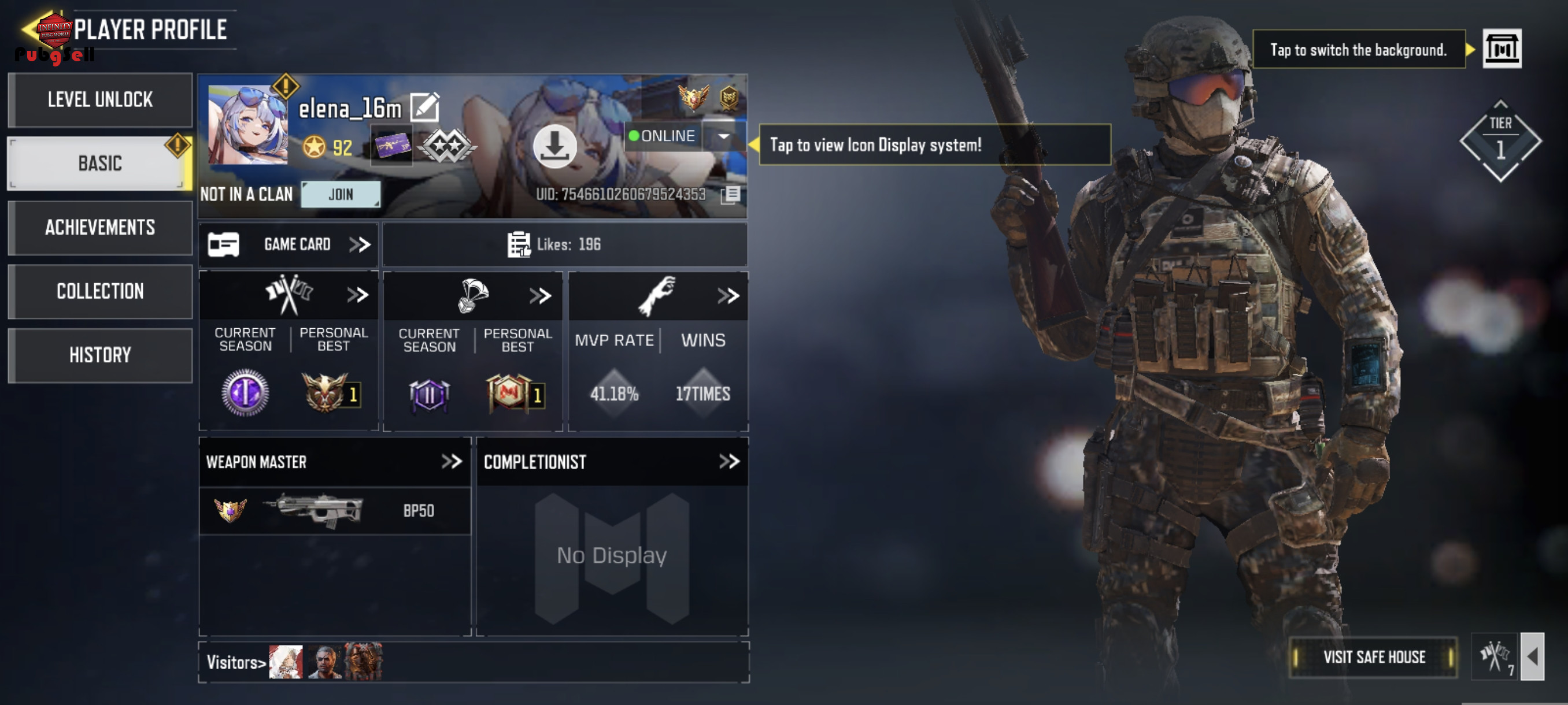1568x705 pixels.
Task: Open the Level Unlock tab
Action: [x=101, y=100]
